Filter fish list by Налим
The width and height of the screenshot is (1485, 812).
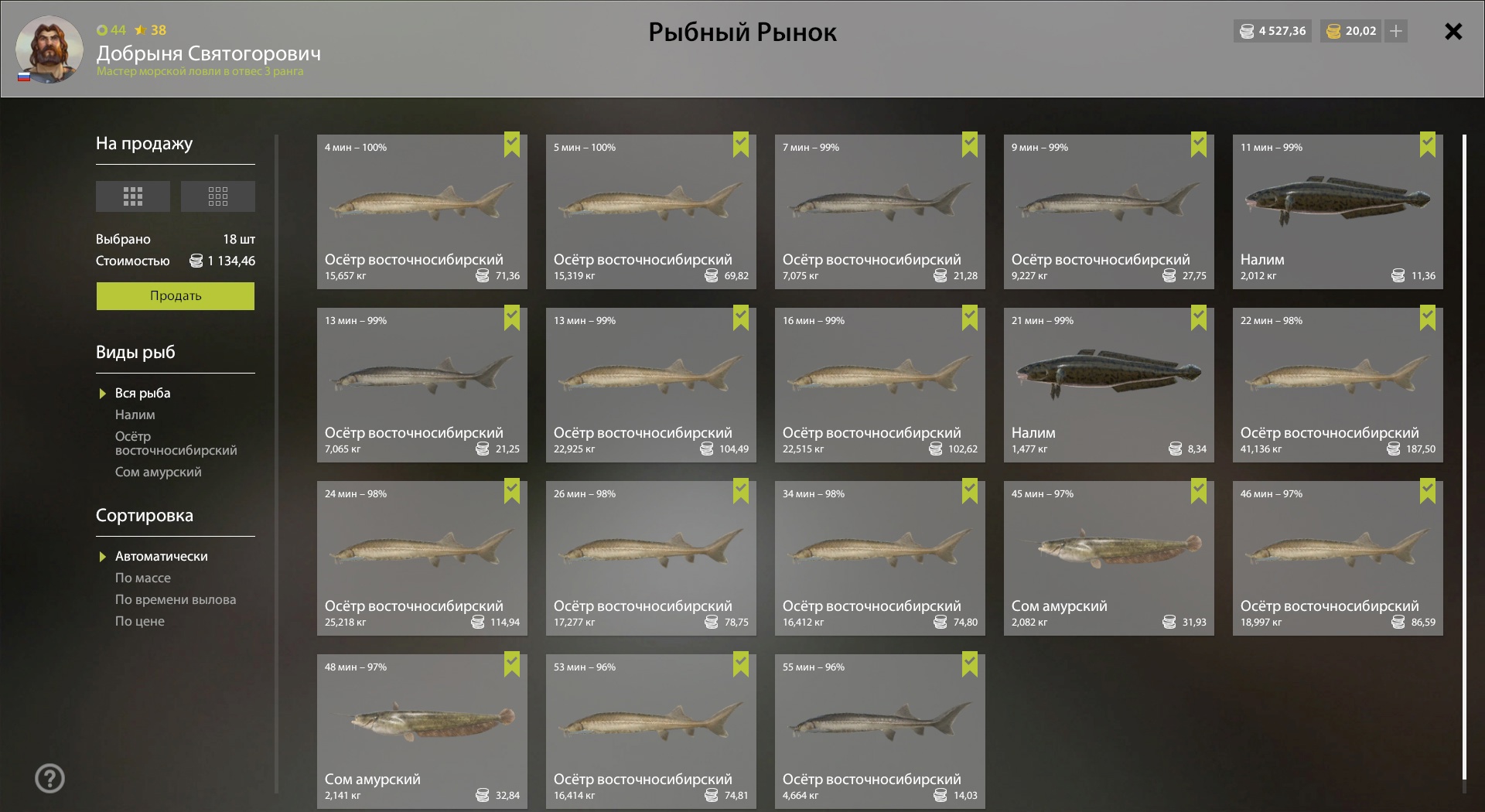(135, 415)
